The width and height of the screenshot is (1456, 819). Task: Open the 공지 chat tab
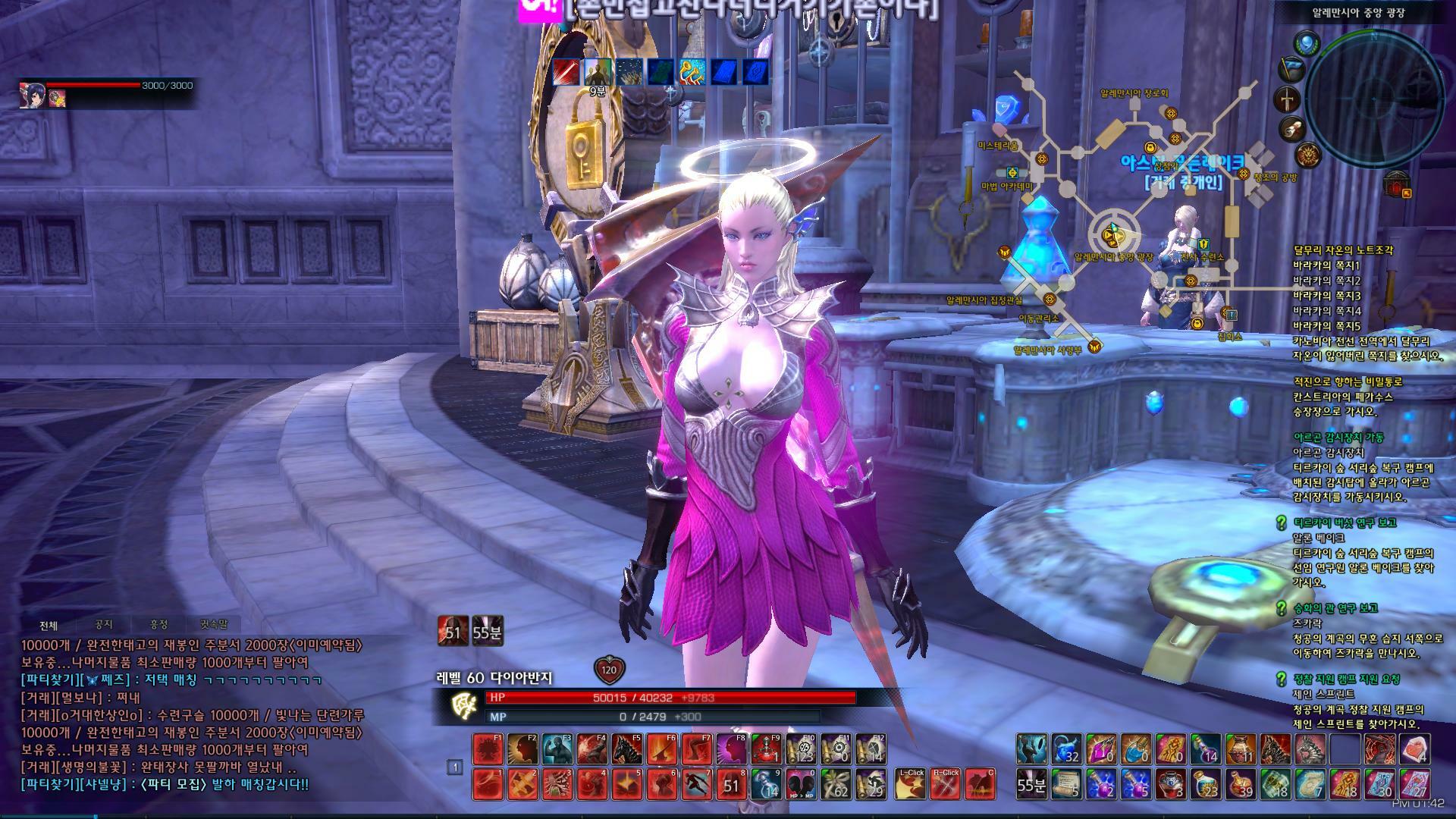(x=104, y=625)
